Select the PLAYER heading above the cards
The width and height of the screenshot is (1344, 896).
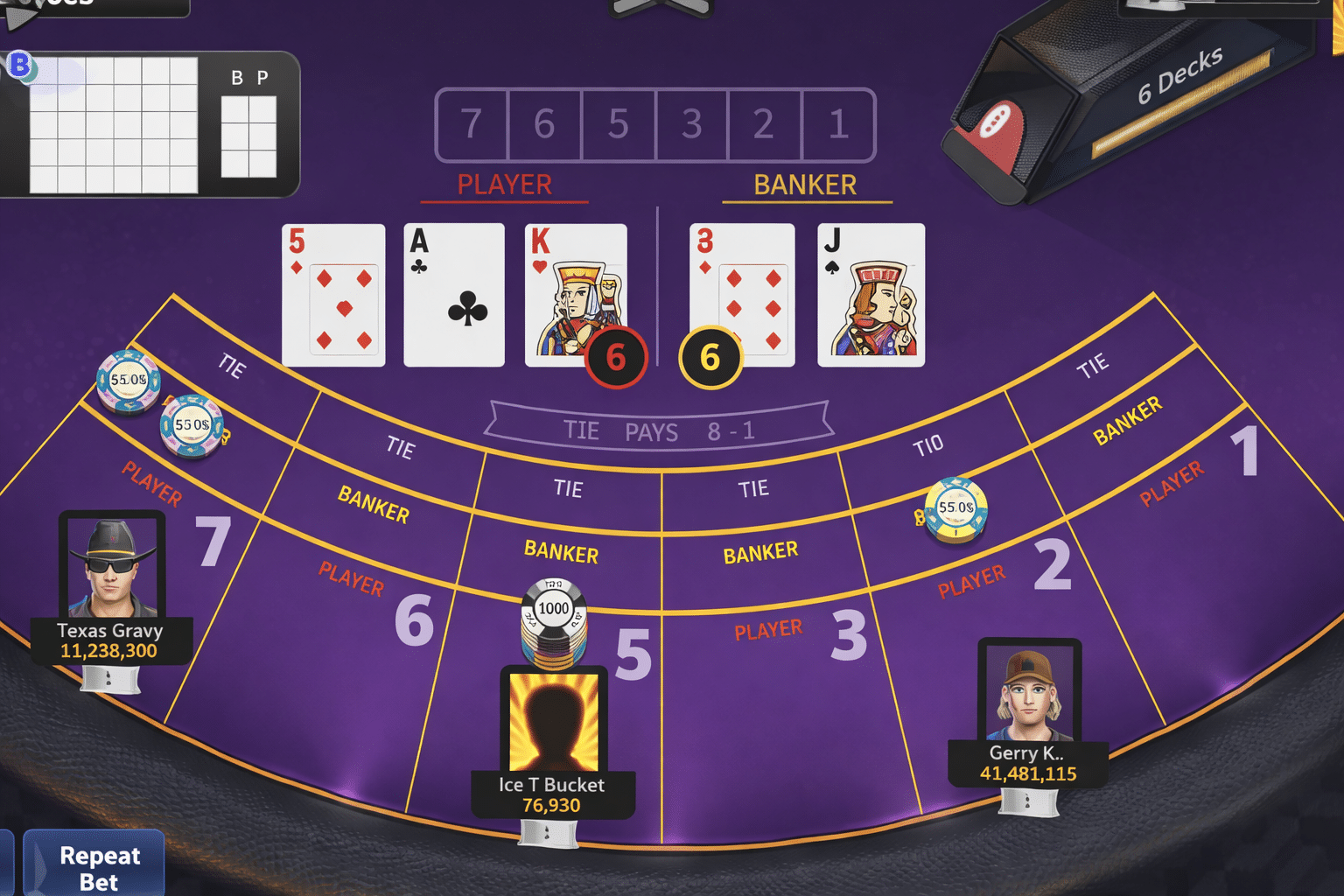click(503, 185)
